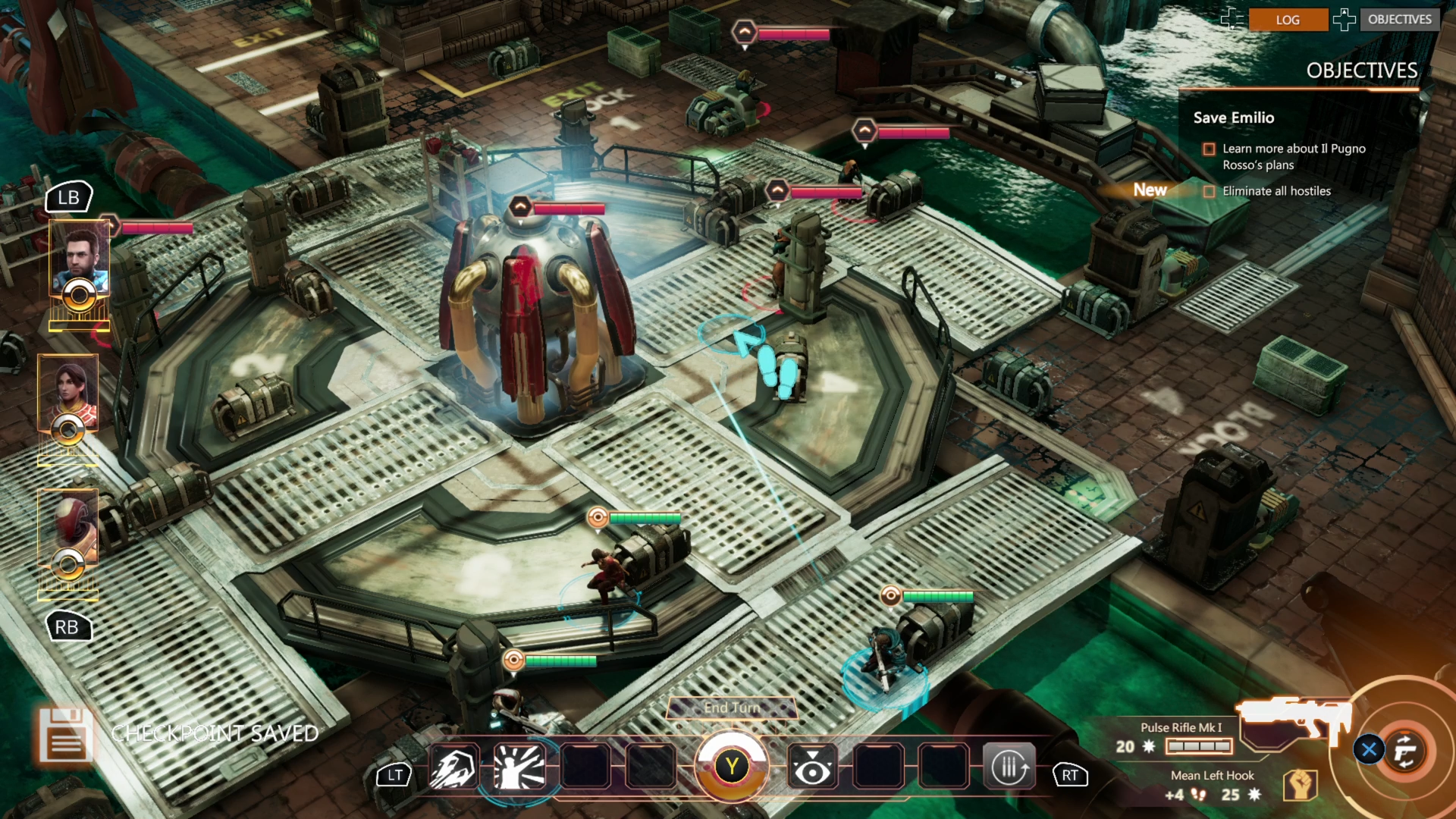This screenshot has width=1456, height=819.
Task: Swap weapons with the pistol swap icon
Action: tap(1404, 751)
